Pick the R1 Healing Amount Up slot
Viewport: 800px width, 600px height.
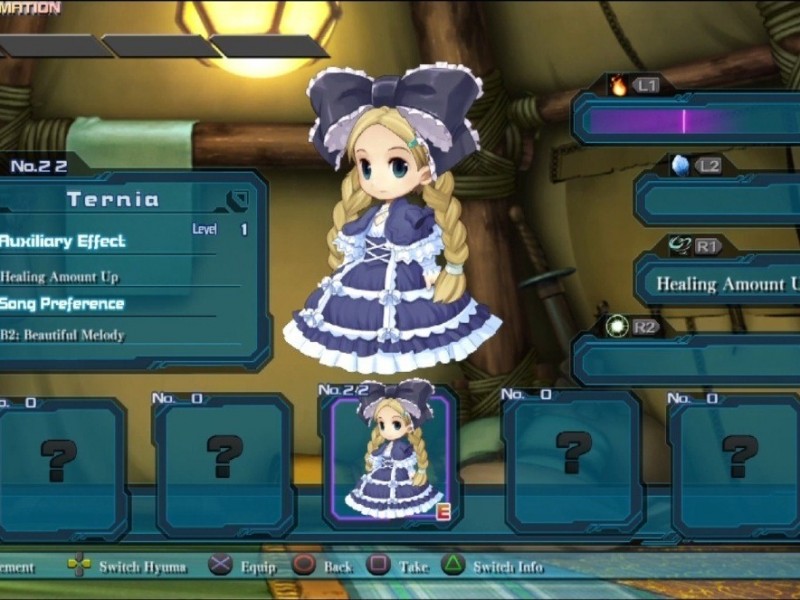click(x=716, y=282)
